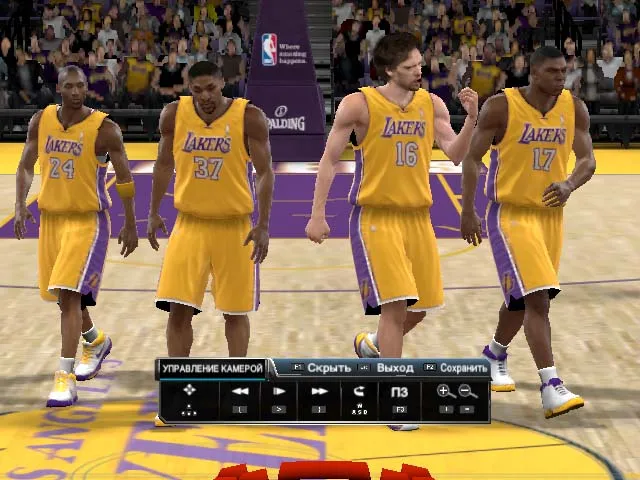Exit the replay with Выход
Screen dimensions: 640x480
[395, 368]
